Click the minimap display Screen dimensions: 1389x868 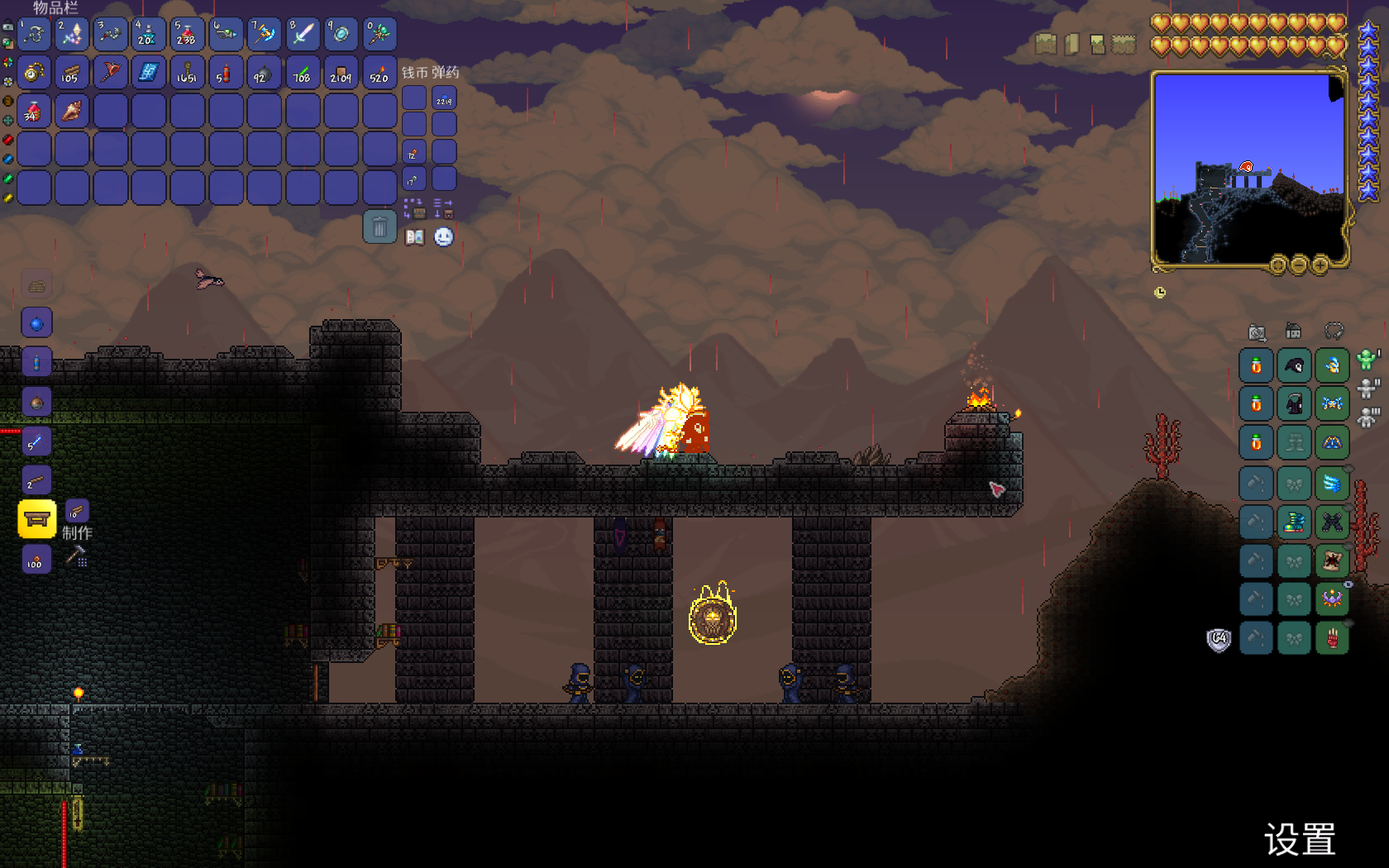(1248, 169)
